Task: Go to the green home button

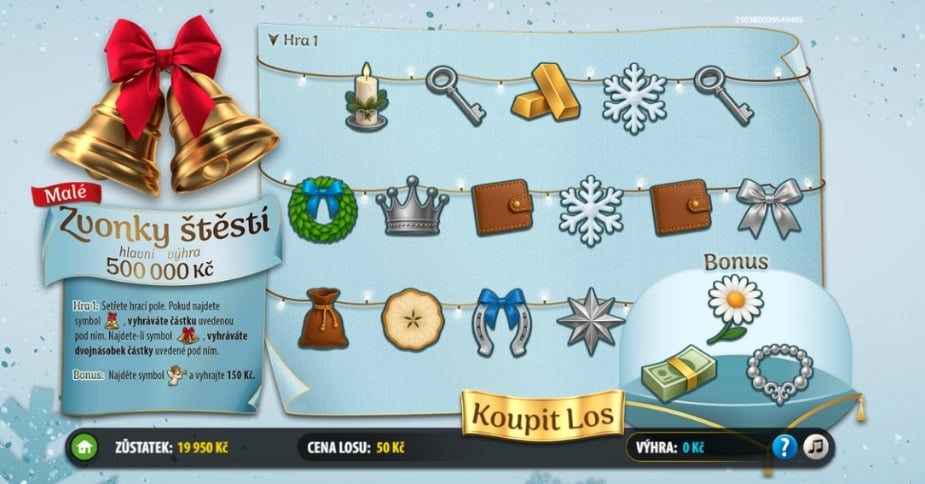Action: pos(83,447)
